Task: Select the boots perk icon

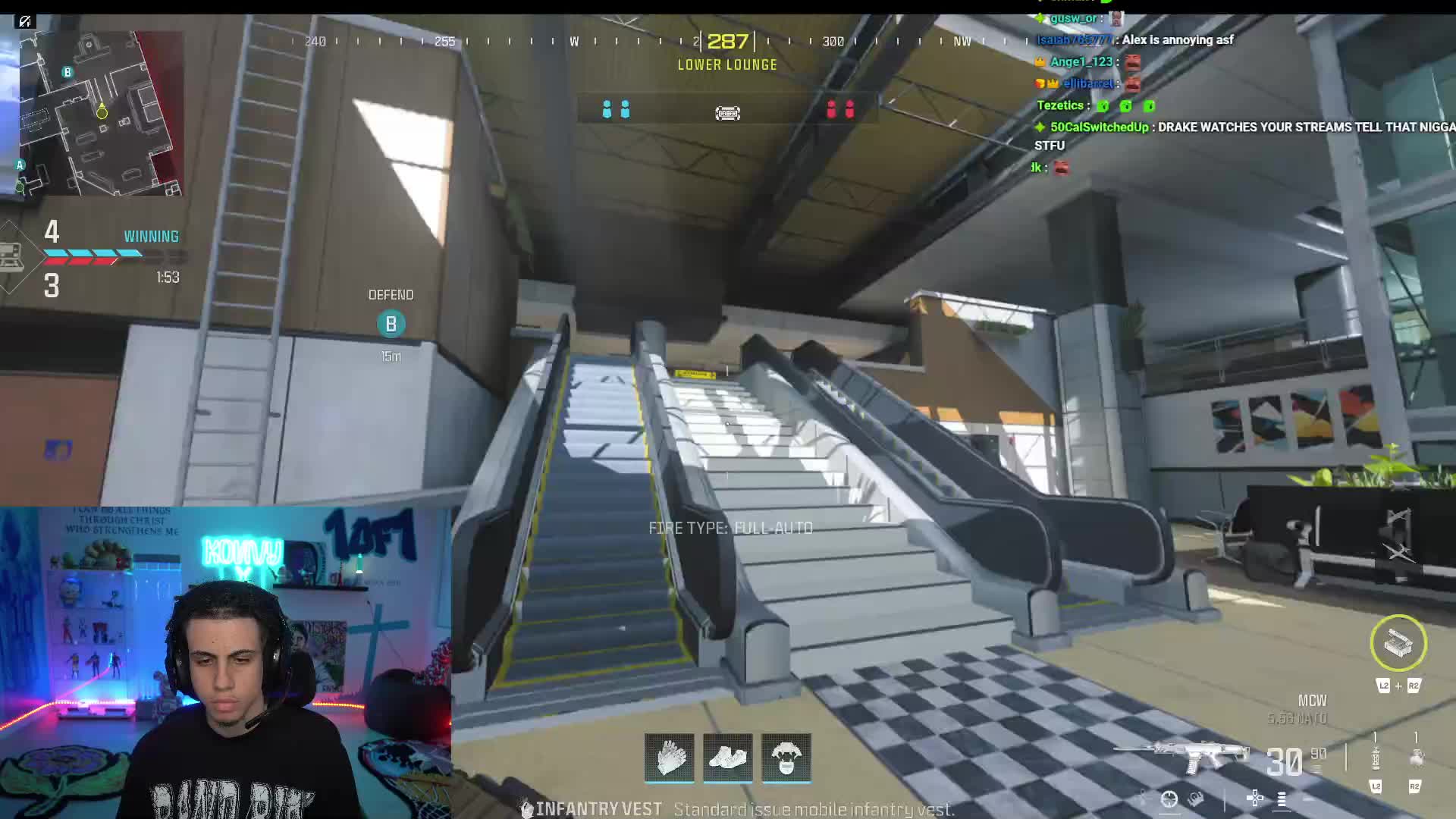Action: point(728,757)
